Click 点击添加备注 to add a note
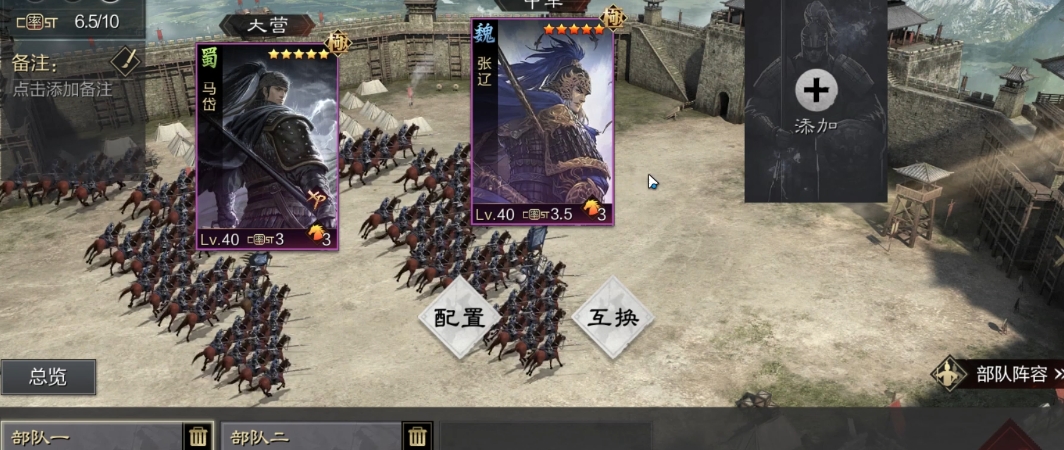 (62, 89)
